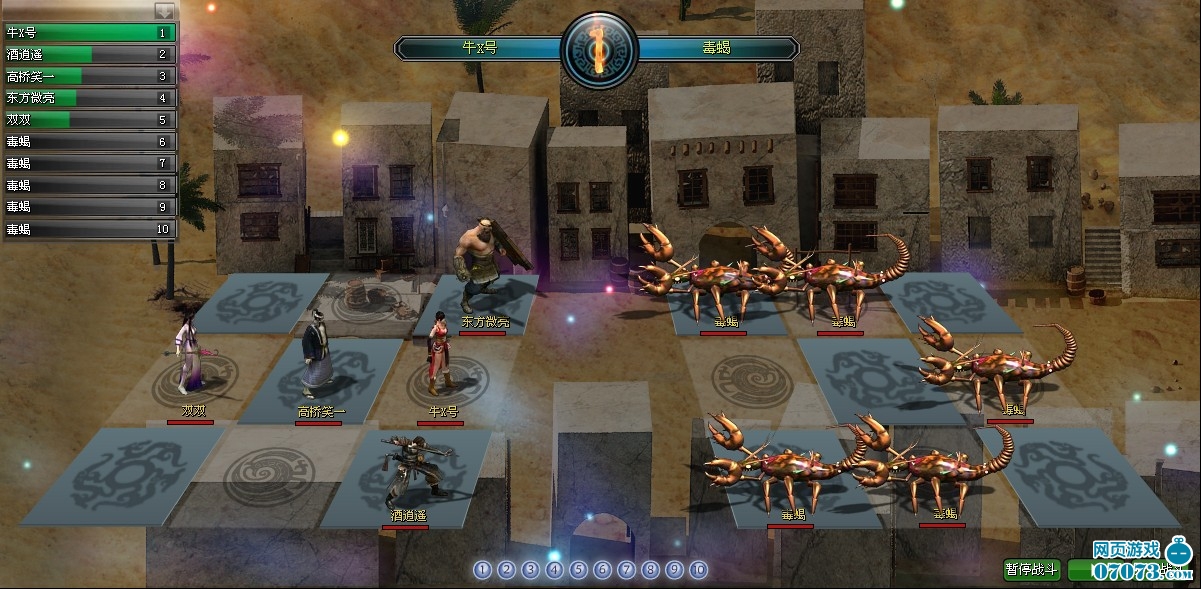Screen dimensions: 1201x589
Task: Click the 暂停战斗 pause battle button
Action: [1032, 569]
